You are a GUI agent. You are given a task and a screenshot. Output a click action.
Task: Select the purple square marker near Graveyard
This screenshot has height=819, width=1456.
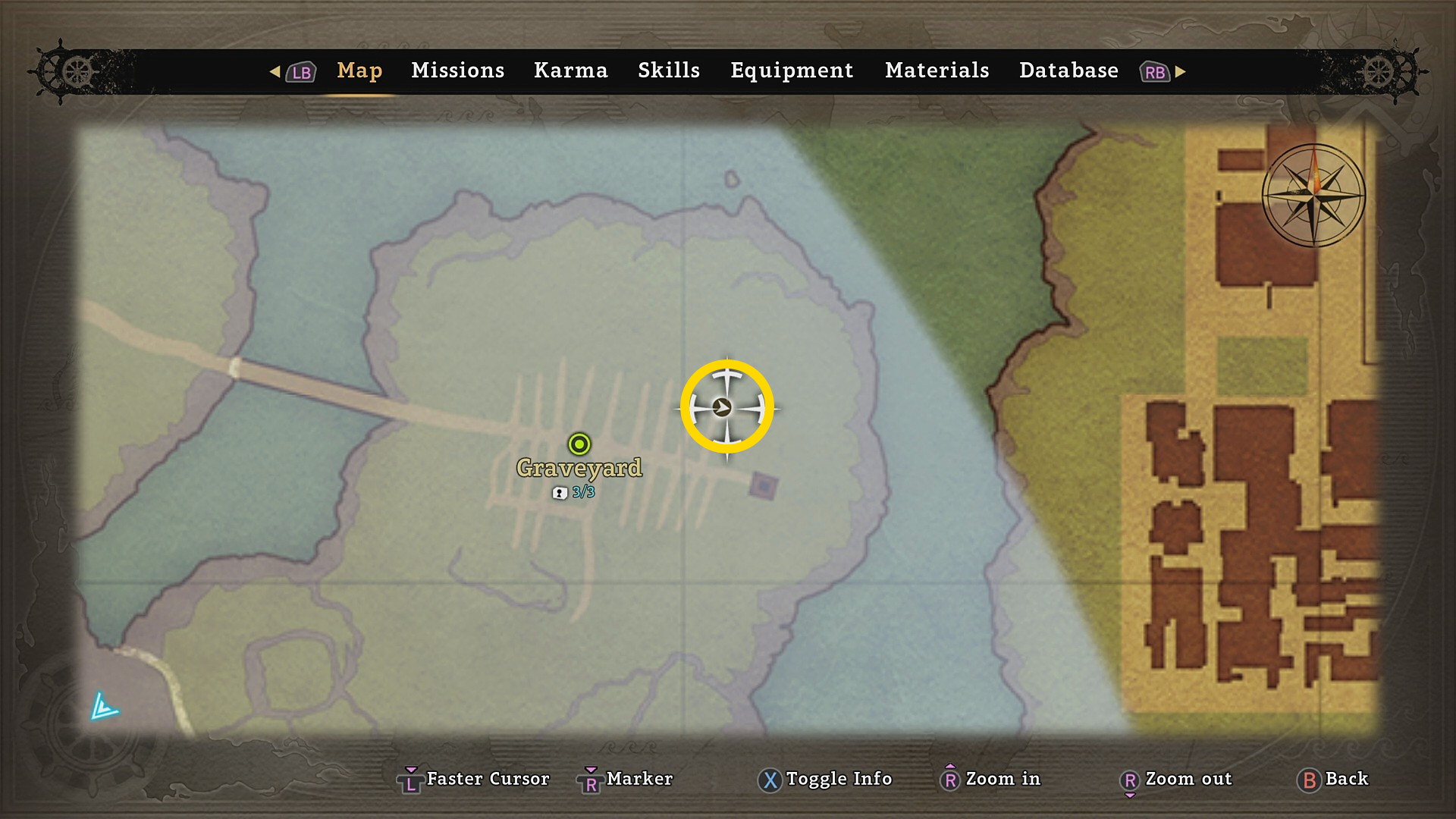(763, 485)
